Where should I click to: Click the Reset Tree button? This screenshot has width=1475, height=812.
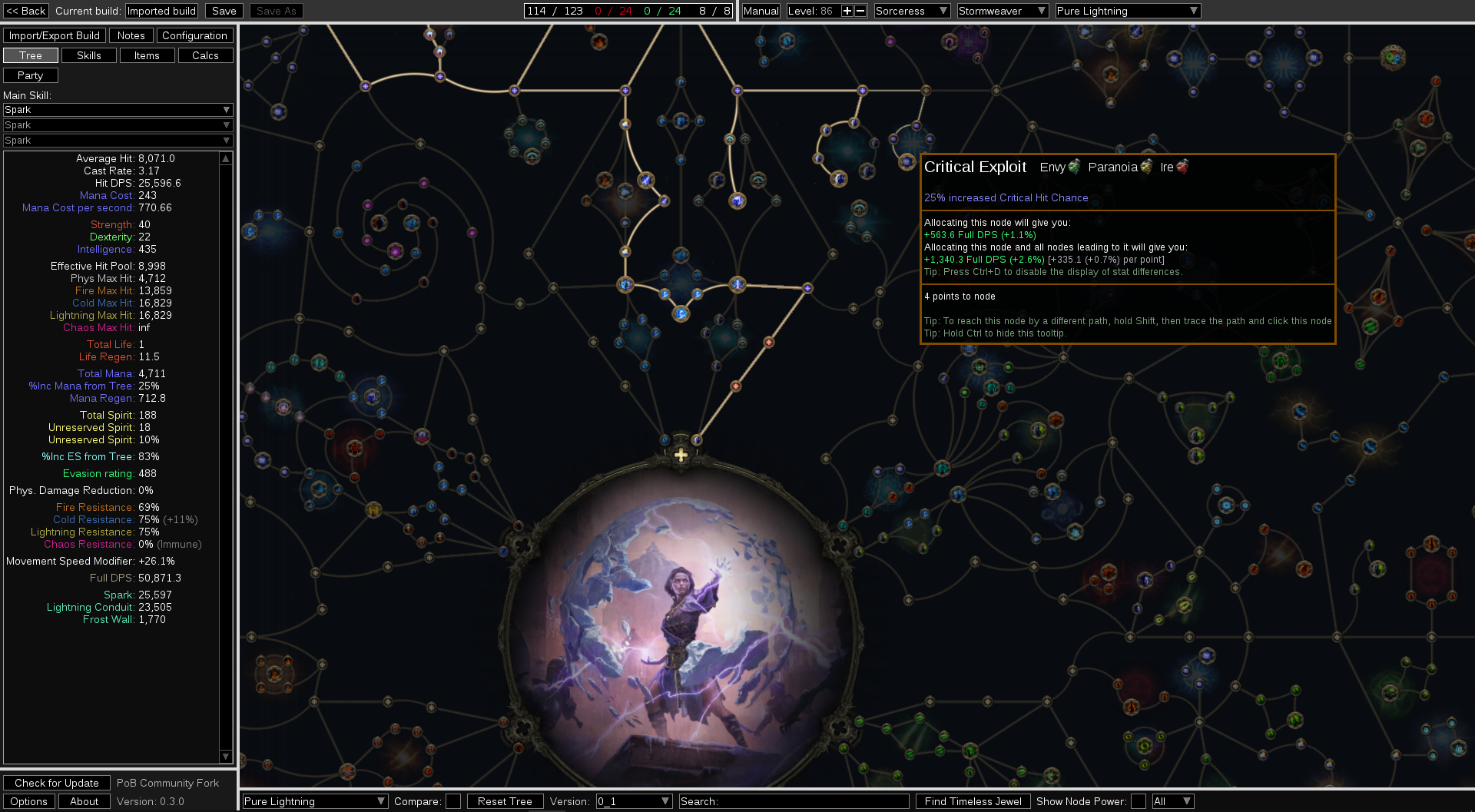505,800
